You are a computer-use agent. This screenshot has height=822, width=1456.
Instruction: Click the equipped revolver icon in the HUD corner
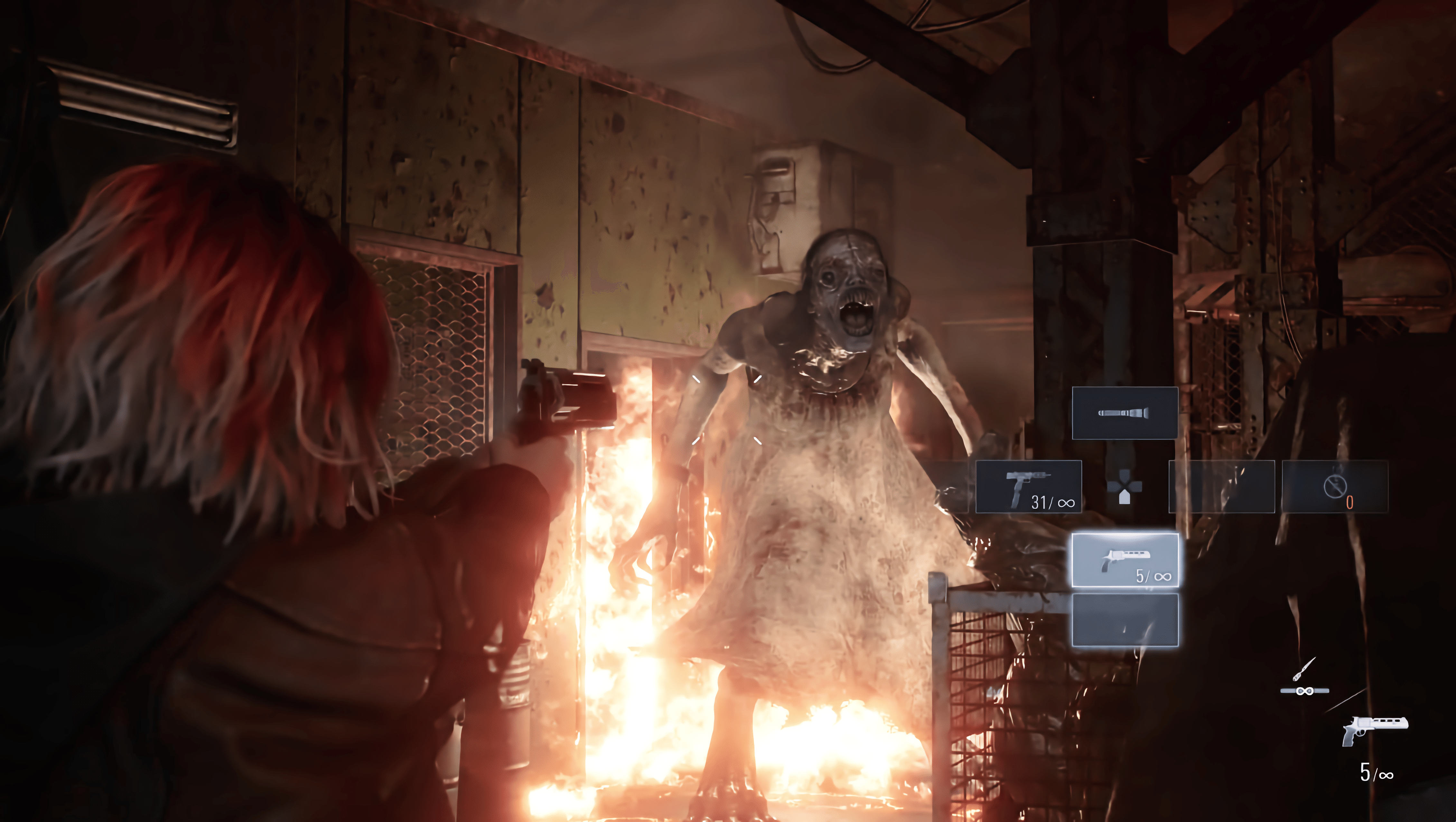click(1375, 731)
